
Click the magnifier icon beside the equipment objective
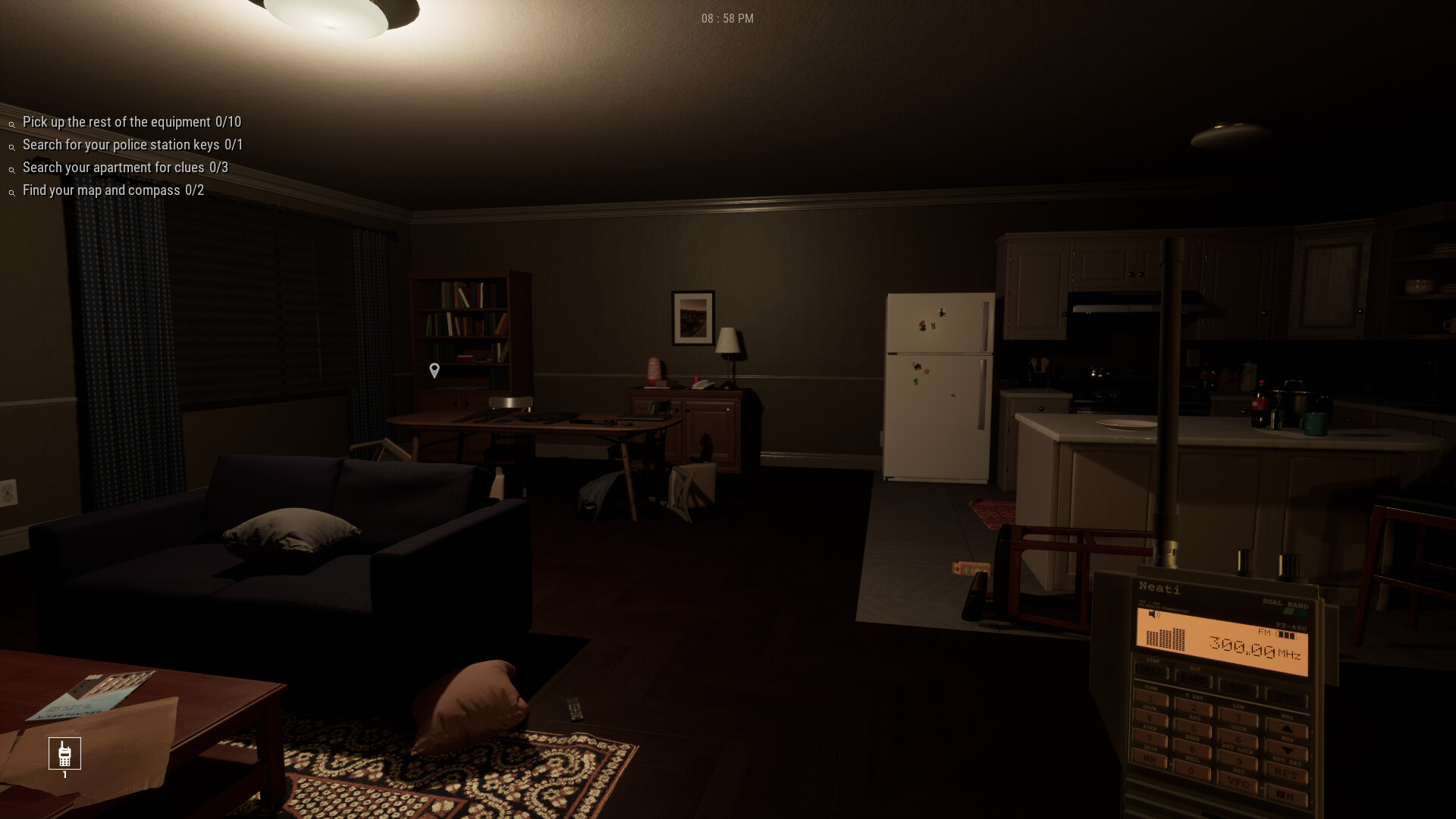pyautogui.click(x=11, y=124)
